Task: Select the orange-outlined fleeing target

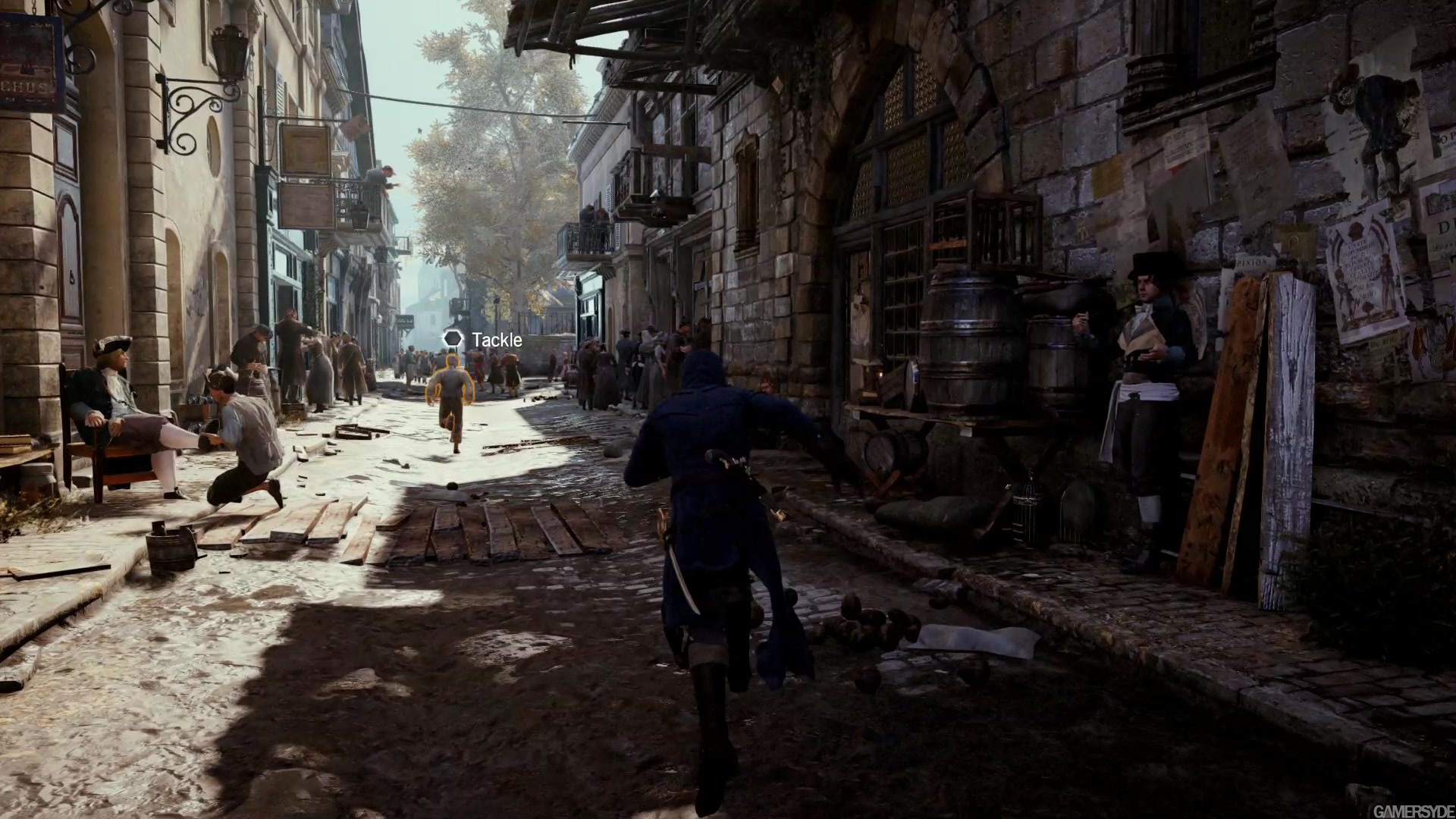Action: [451, 397]
